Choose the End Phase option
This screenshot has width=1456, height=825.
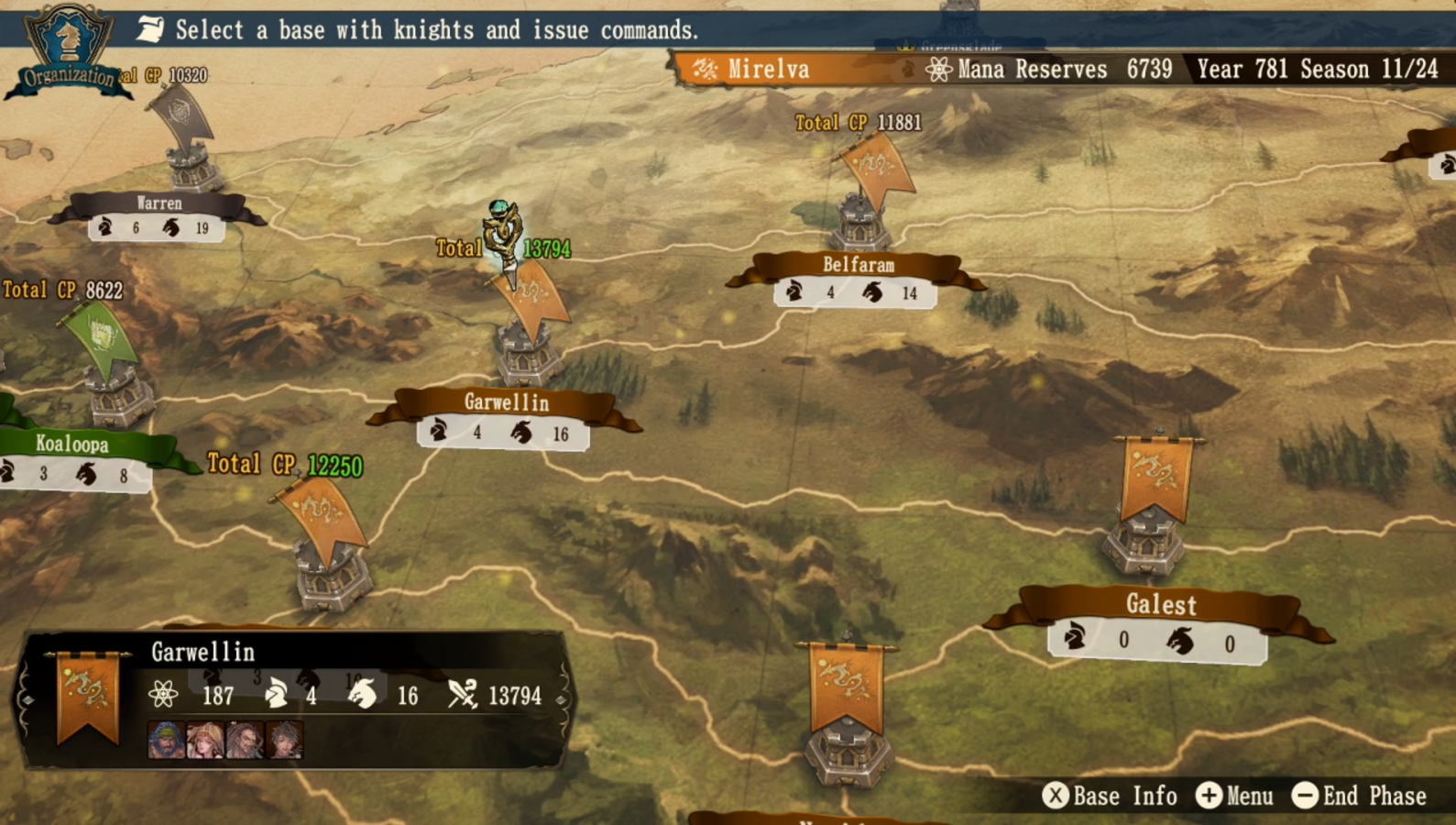tap(1359, 796)
